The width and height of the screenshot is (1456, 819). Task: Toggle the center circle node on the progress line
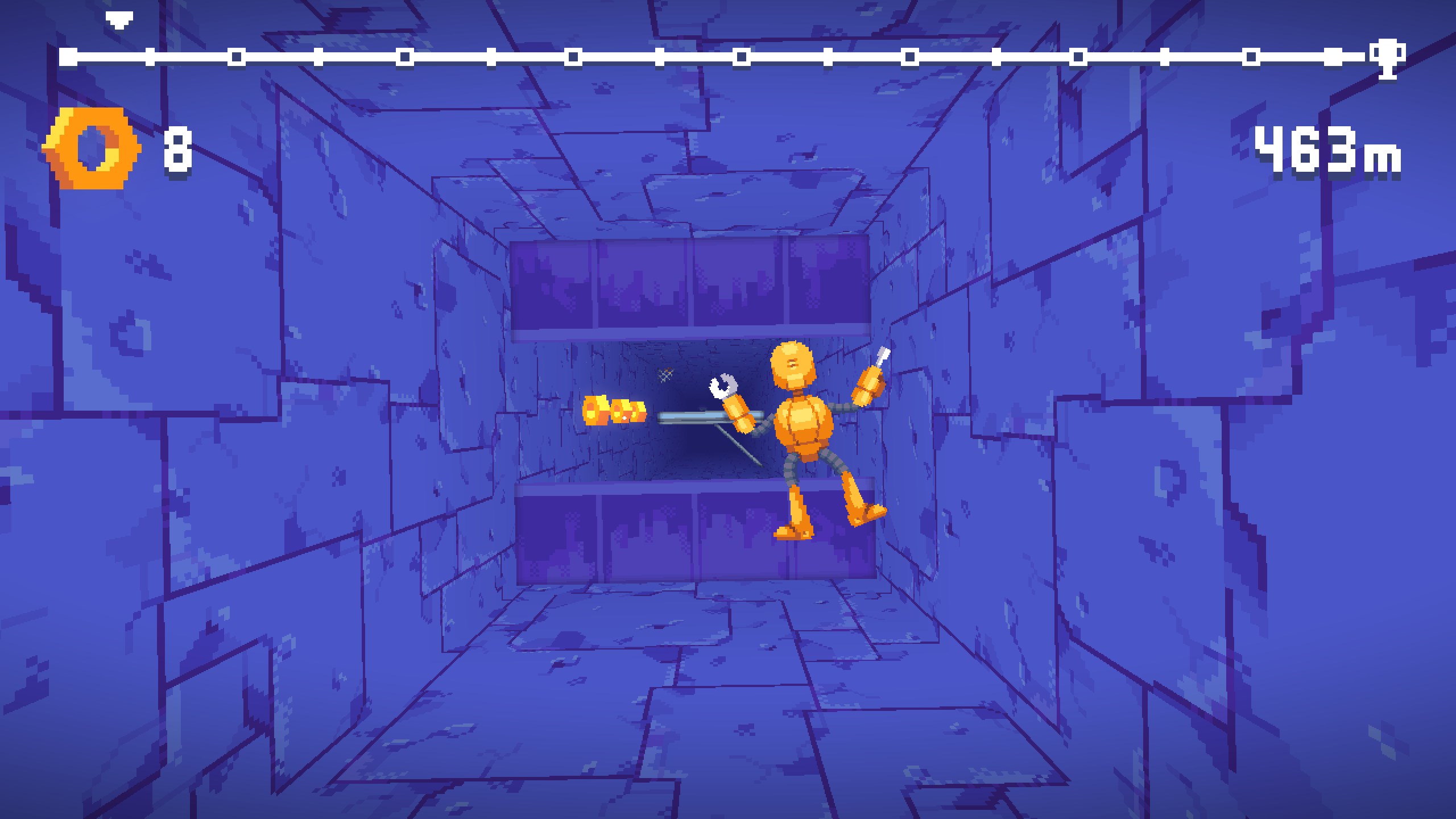742,57
